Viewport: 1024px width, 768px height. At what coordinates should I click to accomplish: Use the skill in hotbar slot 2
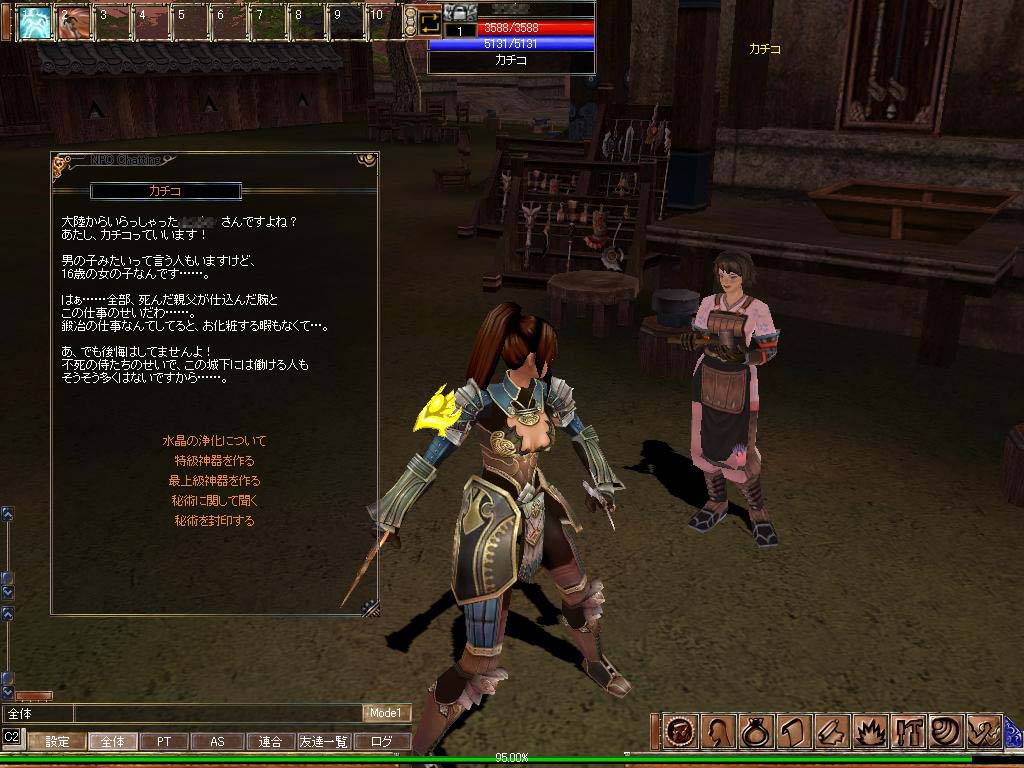pyautogui.click(x=73, y=21)
